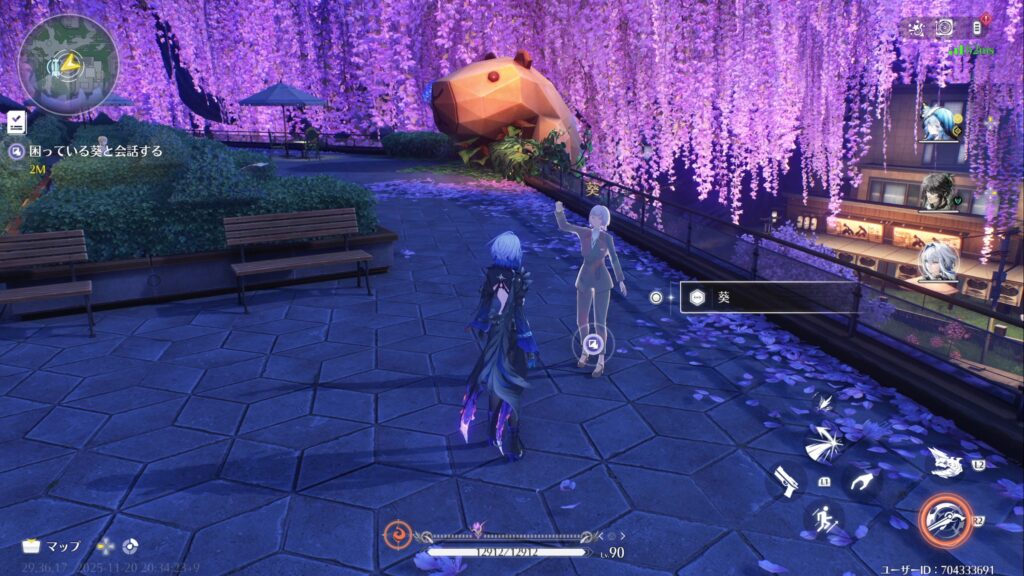Open the circular camera icon in top bar
1024x576 pixels.
(944, 28)
